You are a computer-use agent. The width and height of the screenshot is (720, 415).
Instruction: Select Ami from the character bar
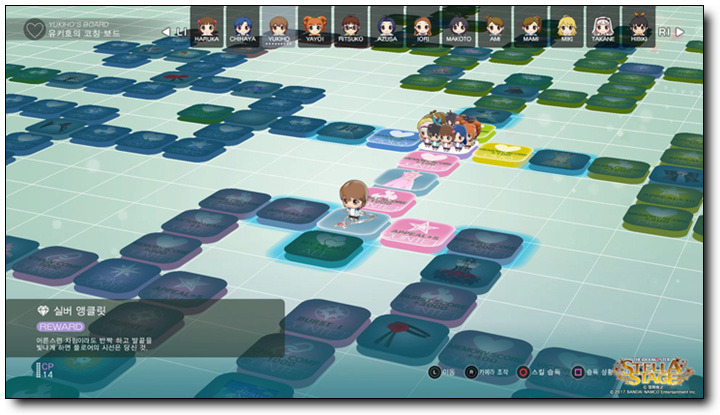(494, 25)
